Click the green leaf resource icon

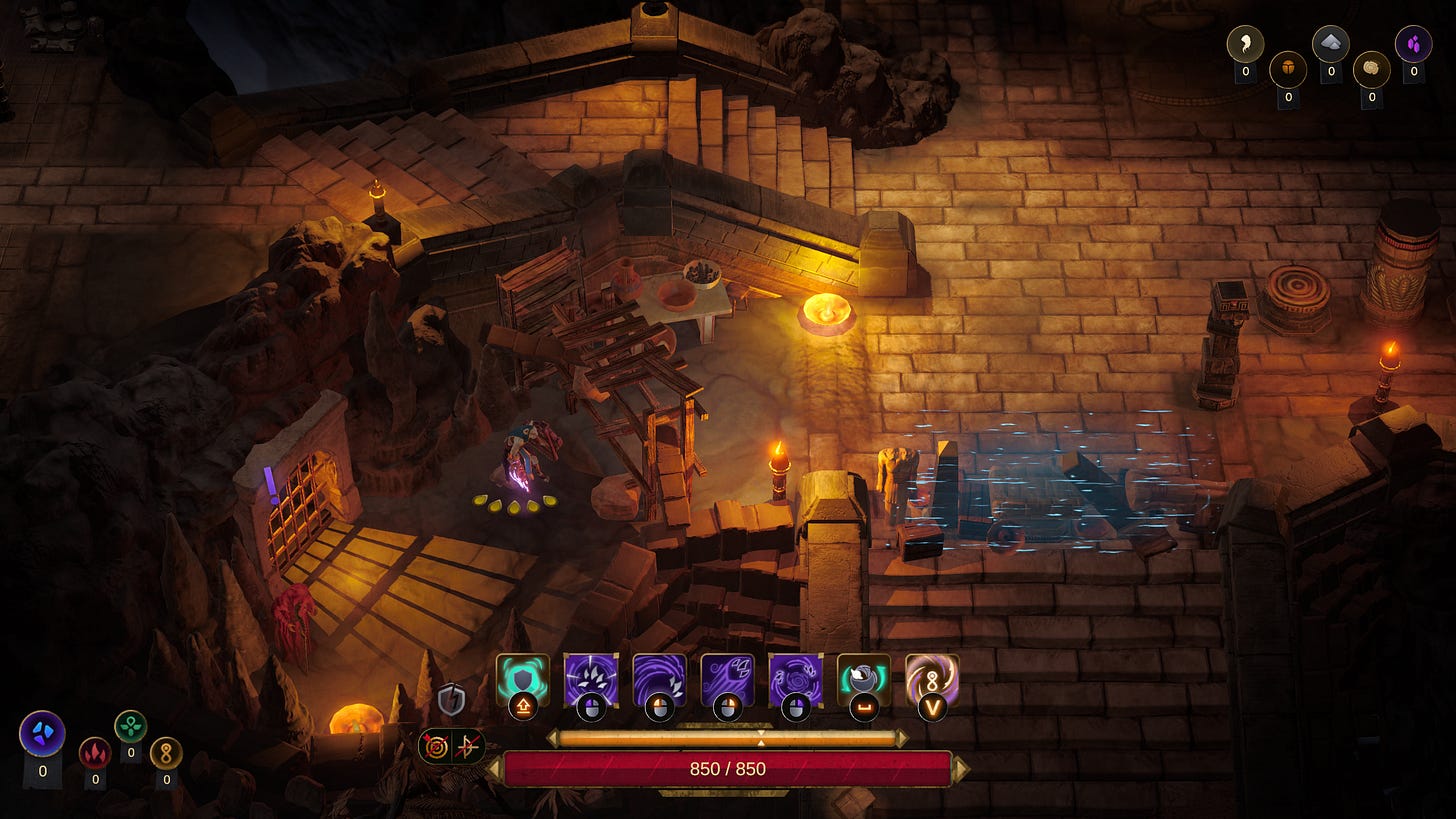[x=131, y=725]
